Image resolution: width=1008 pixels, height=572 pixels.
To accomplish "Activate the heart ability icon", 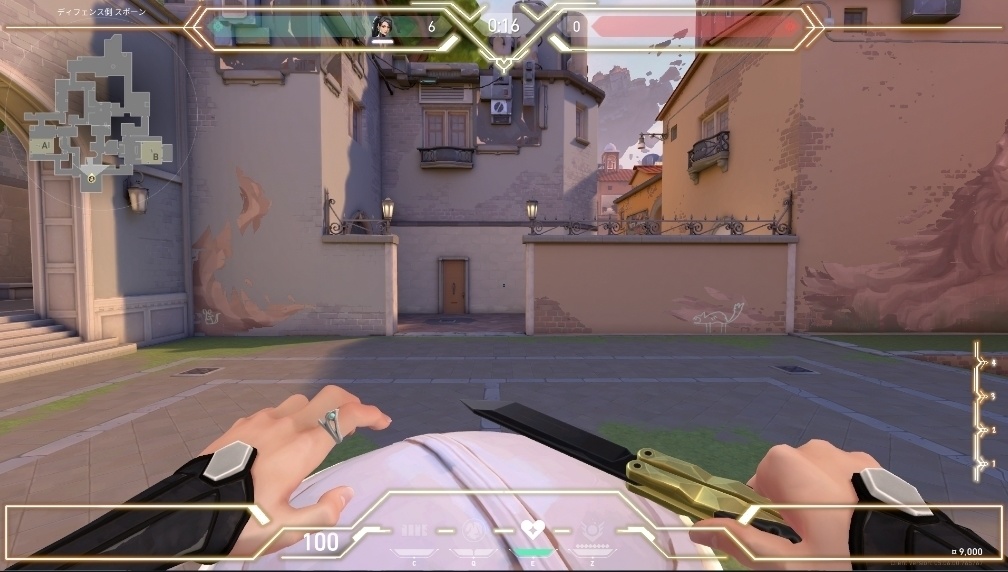I will click(x=532, y=530).
